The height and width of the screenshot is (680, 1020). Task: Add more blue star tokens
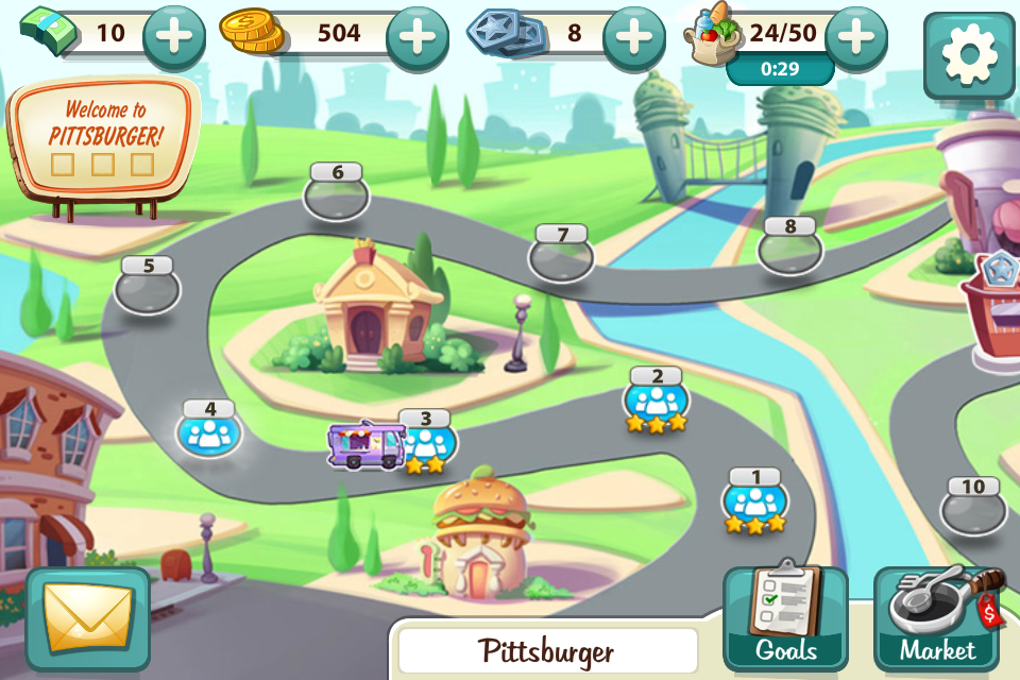point(634,37)
